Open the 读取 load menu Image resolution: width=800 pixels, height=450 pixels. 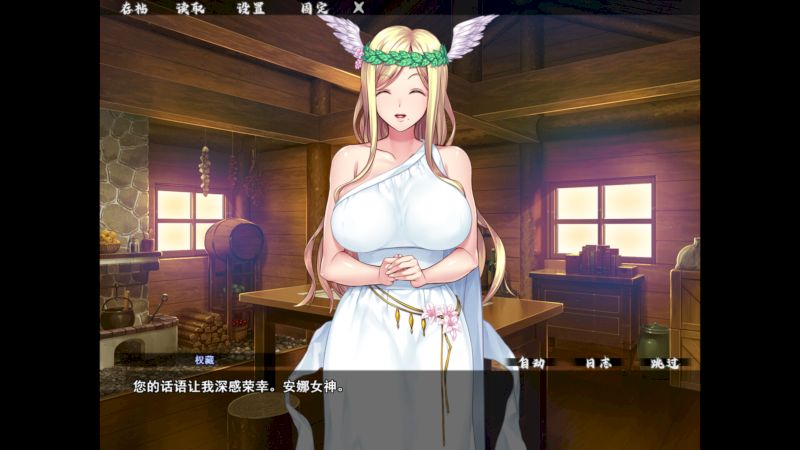[x=190, y=8]
